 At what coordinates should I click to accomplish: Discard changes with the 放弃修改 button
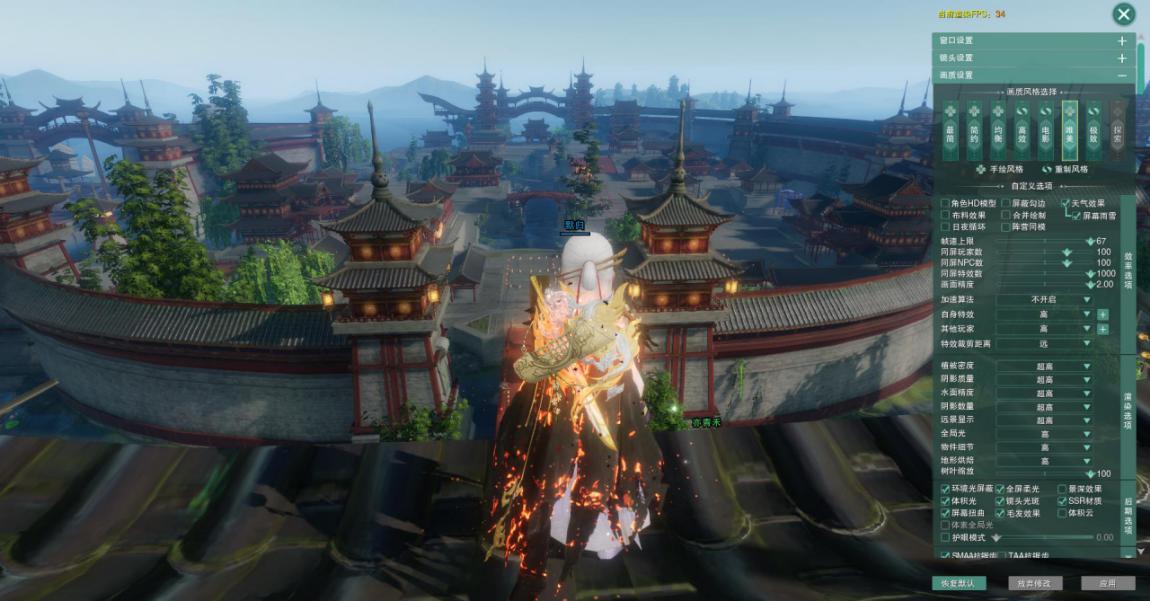pyautogui.click(x=1035, y=583)
